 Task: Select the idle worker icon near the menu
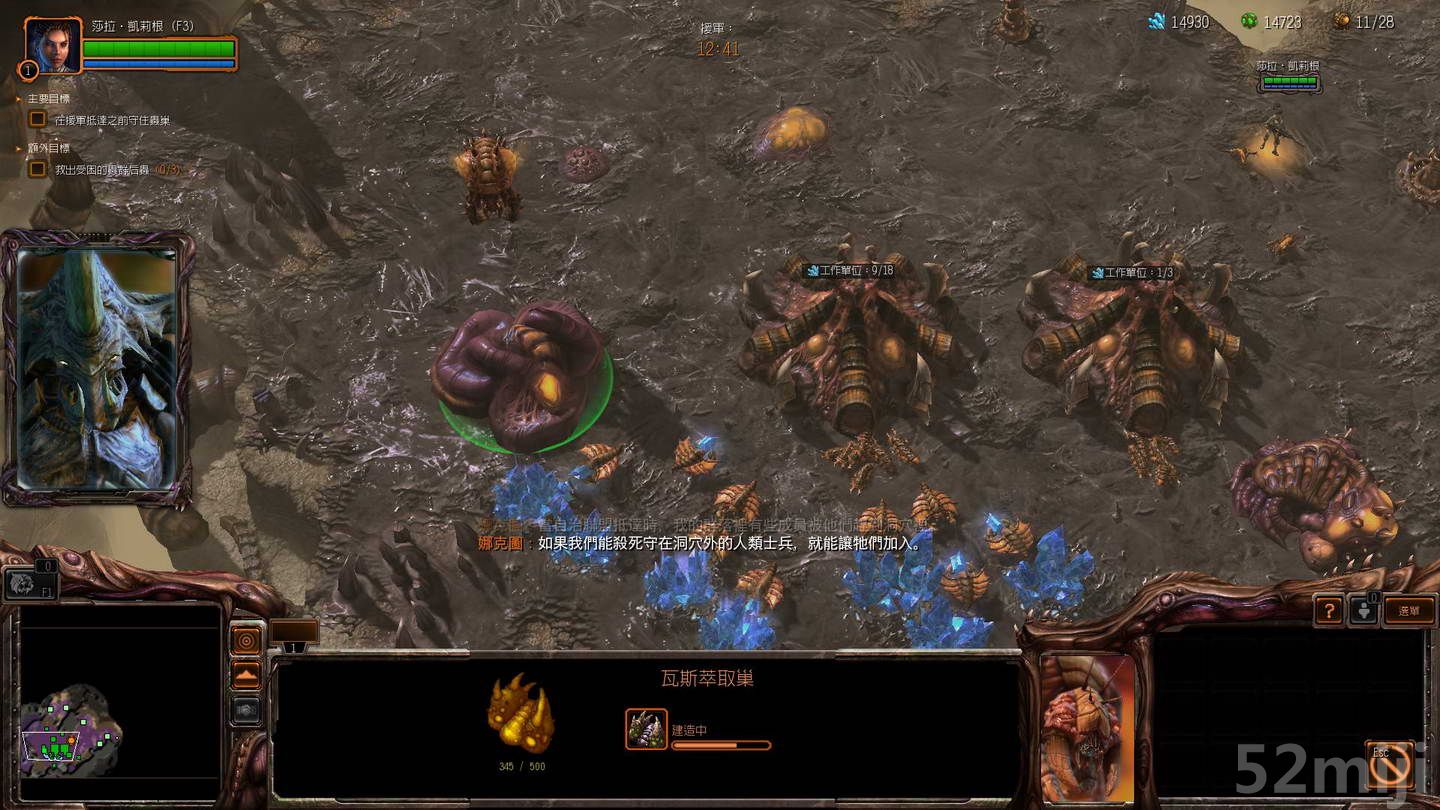[x=1366, y=611]
